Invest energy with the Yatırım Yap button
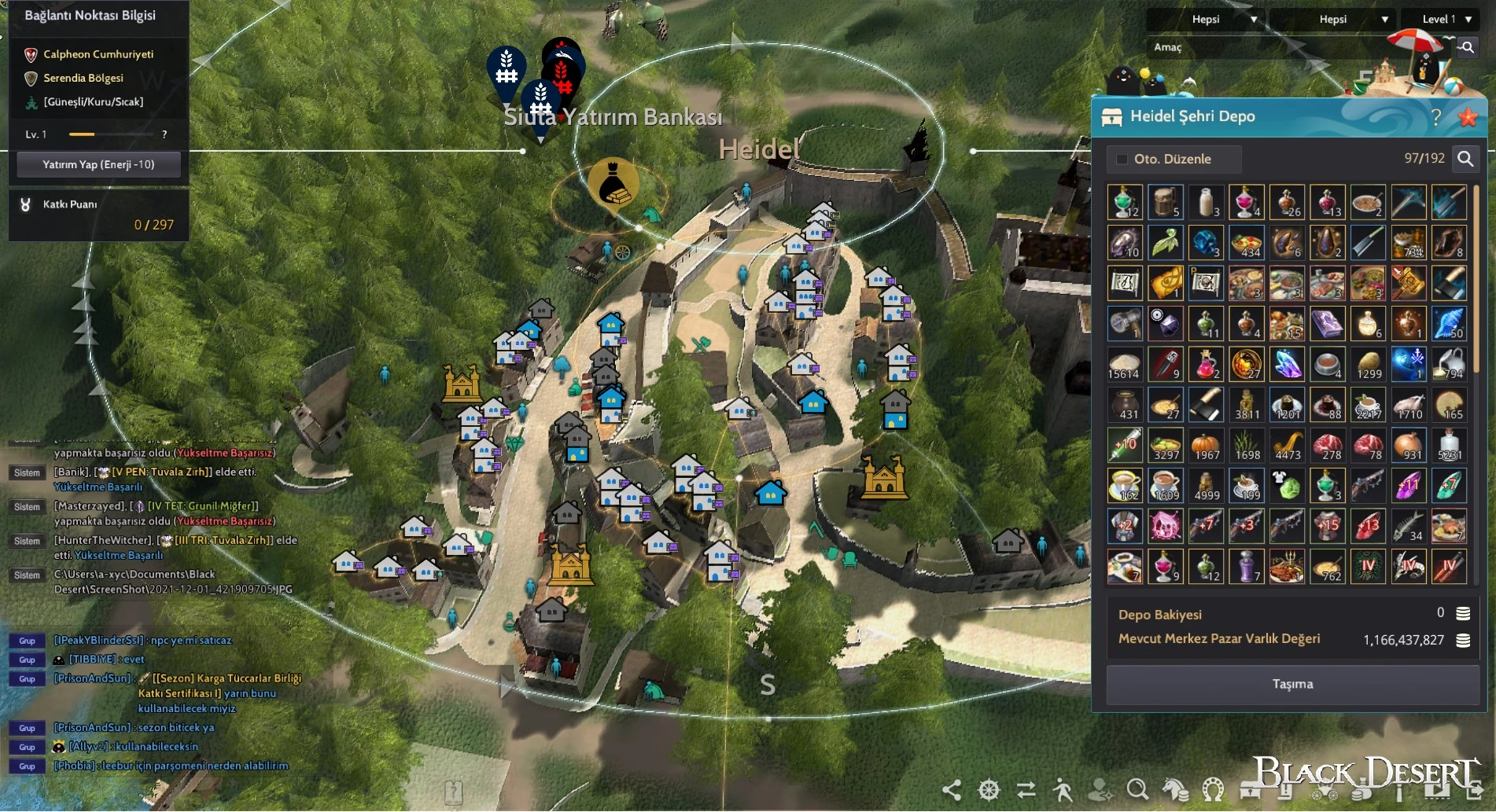Screen dimensions: 1496x812 pyautogui.click(x=98, y=164)
